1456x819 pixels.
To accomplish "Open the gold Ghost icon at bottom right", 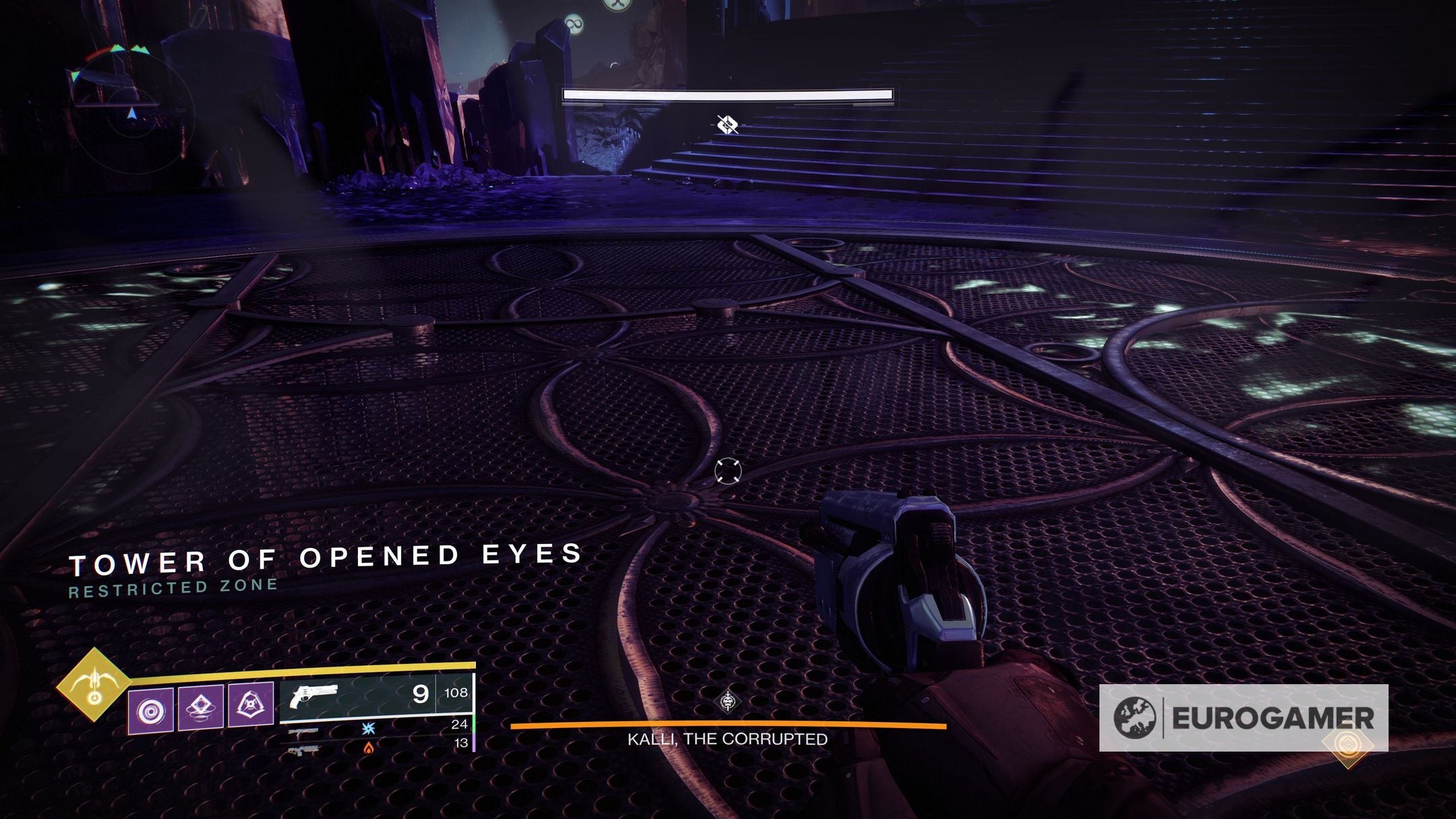I will [1347, 745].
